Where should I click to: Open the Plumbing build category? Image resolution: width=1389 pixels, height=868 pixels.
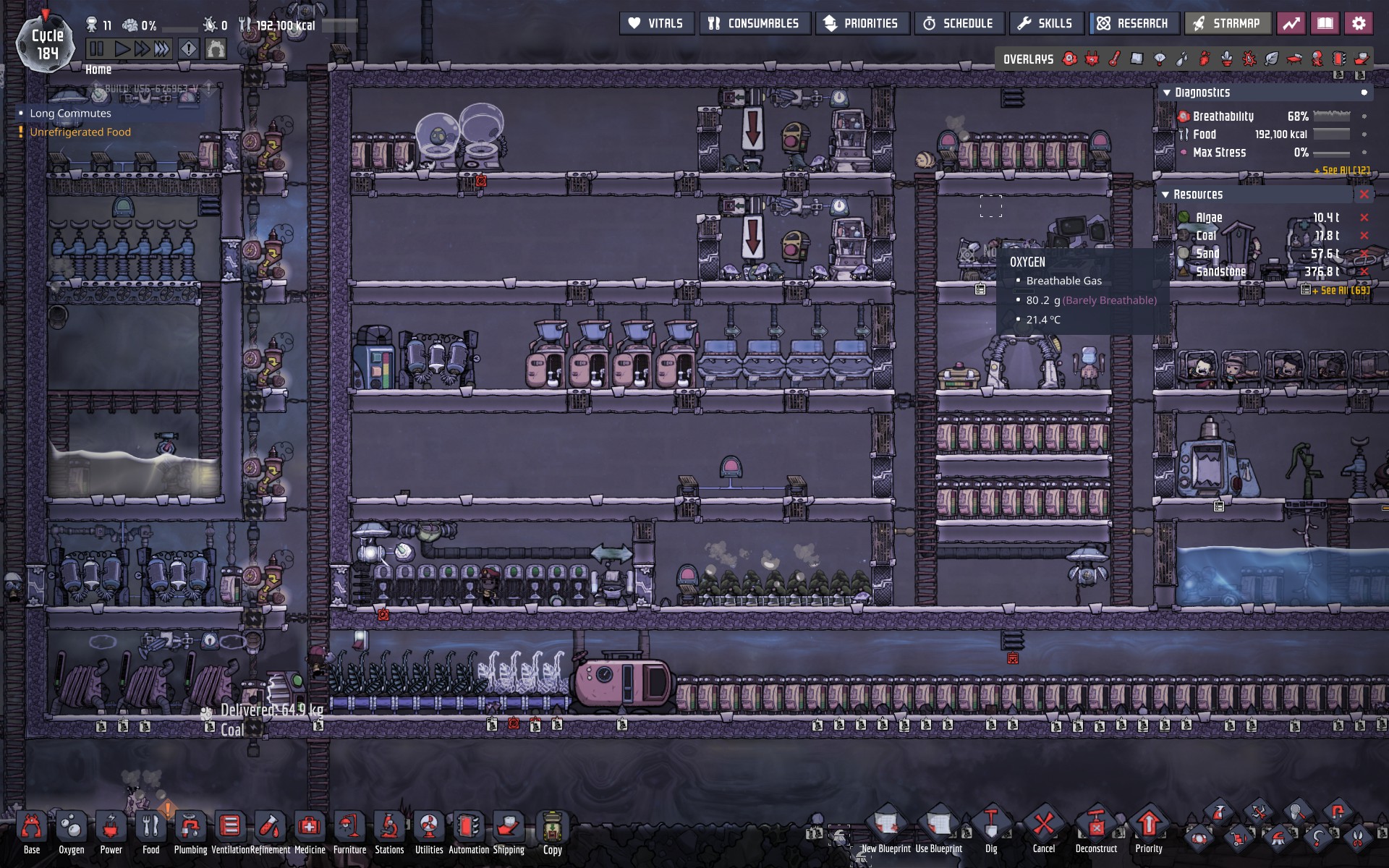click(x=190, y=829)
